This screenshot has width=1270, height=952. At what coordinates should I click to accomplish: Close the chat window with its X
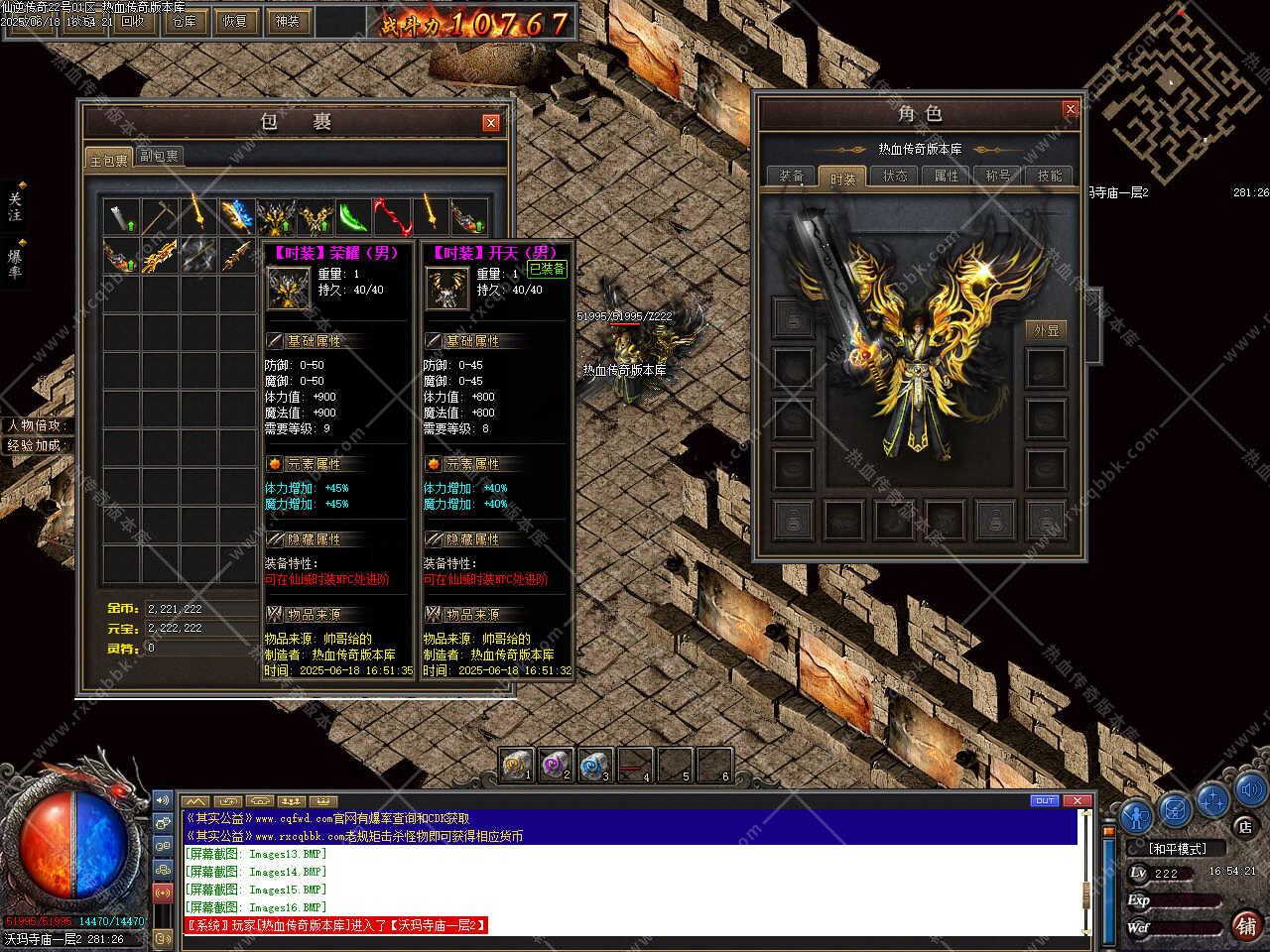click(x=1078, y=800)
